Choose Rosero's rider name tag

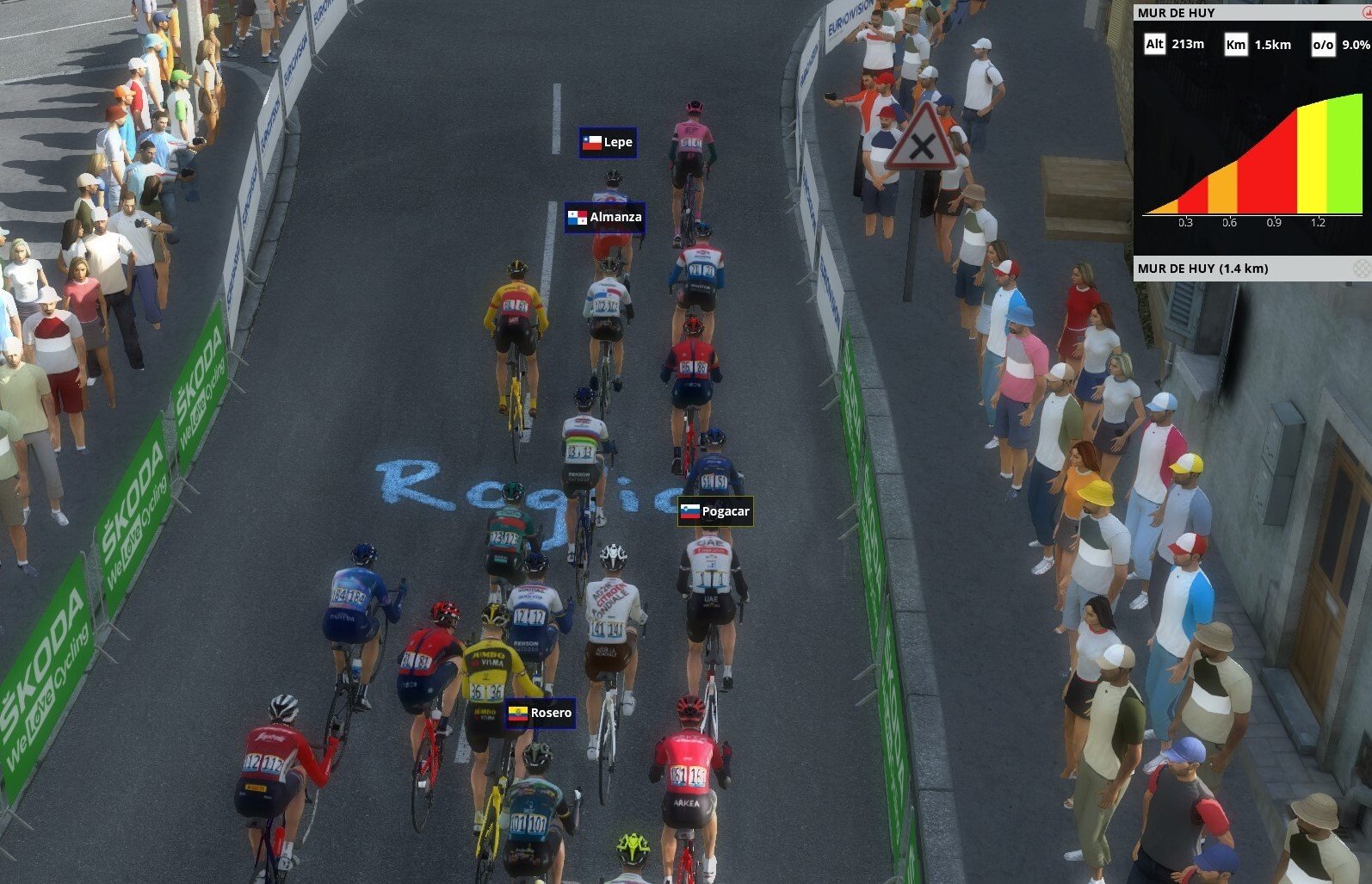541,713
